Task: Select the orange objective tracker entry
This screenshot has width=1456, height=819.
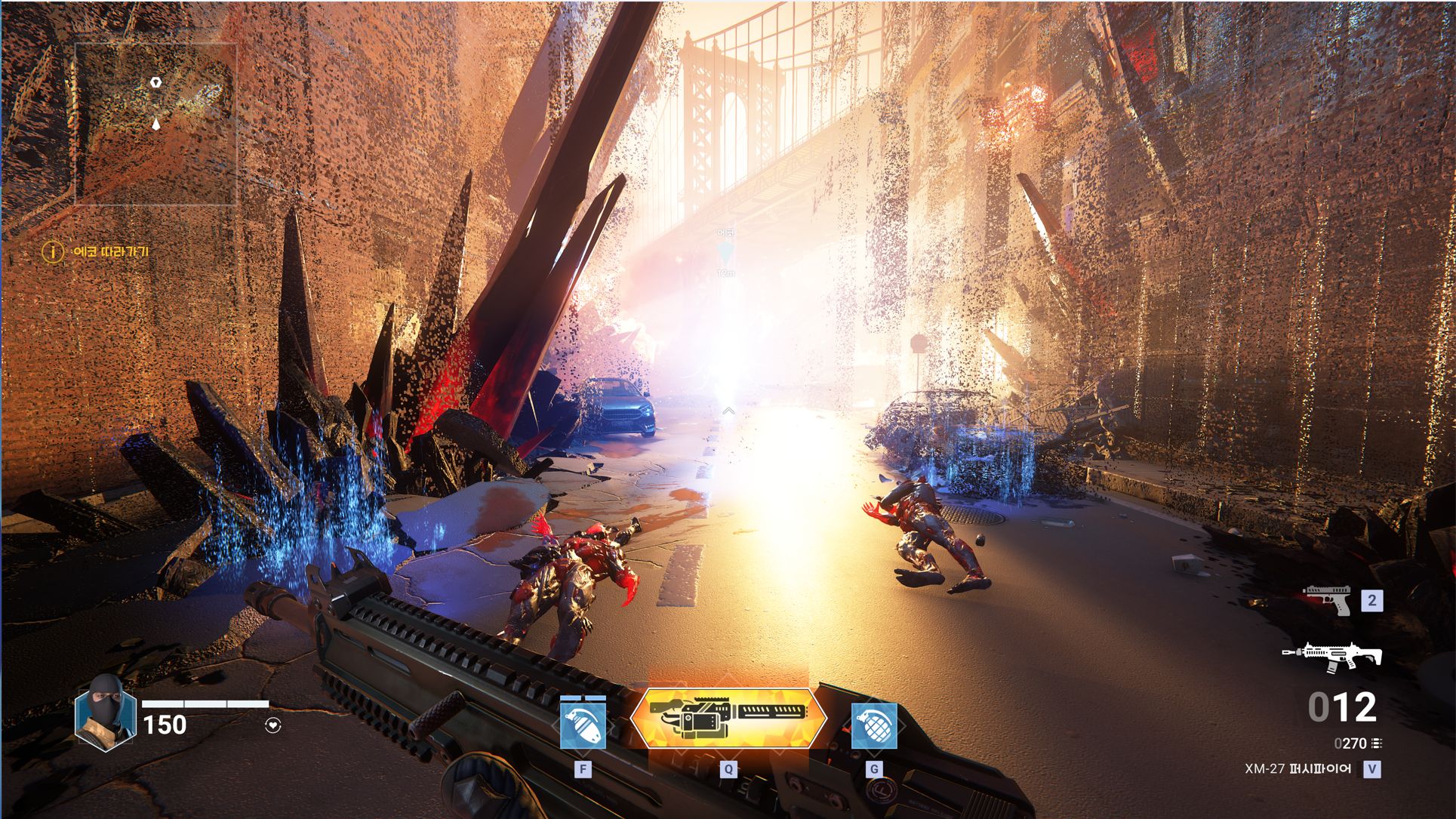Action: click(x=96, y=251)
